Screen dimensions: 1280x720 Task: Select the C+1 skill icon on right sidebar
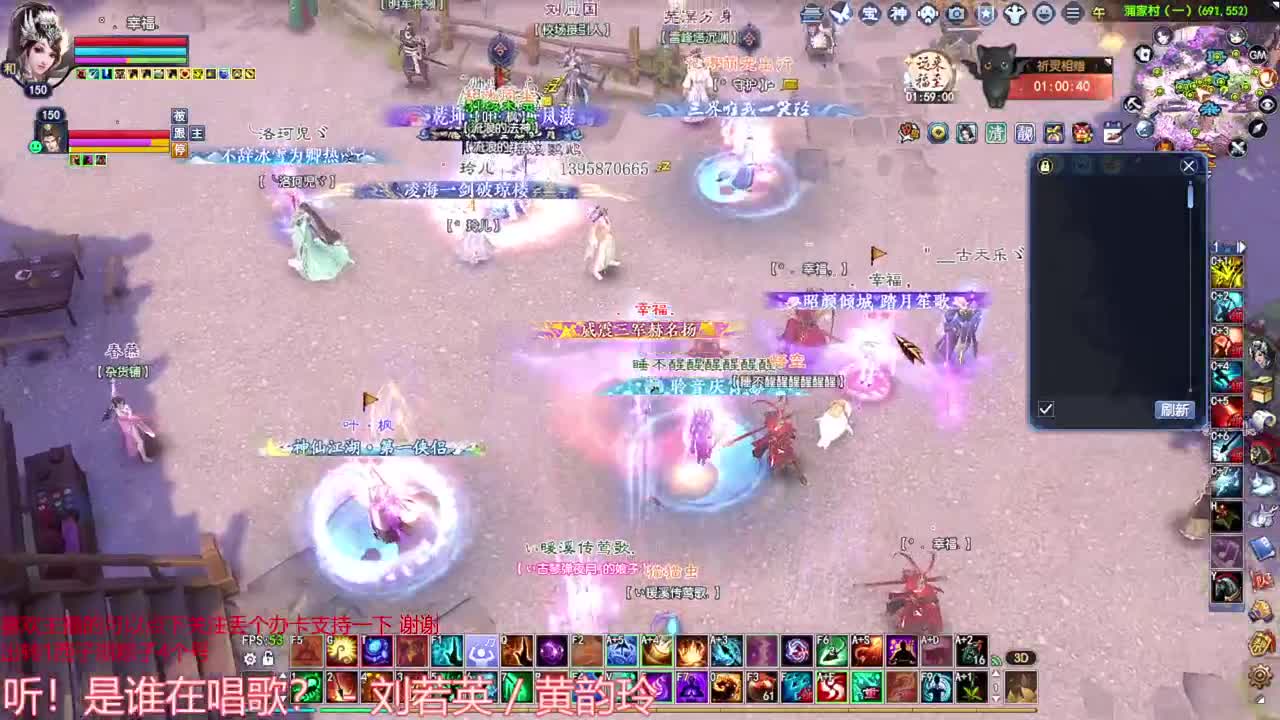pyautogui.click(x=1228, y=273)
